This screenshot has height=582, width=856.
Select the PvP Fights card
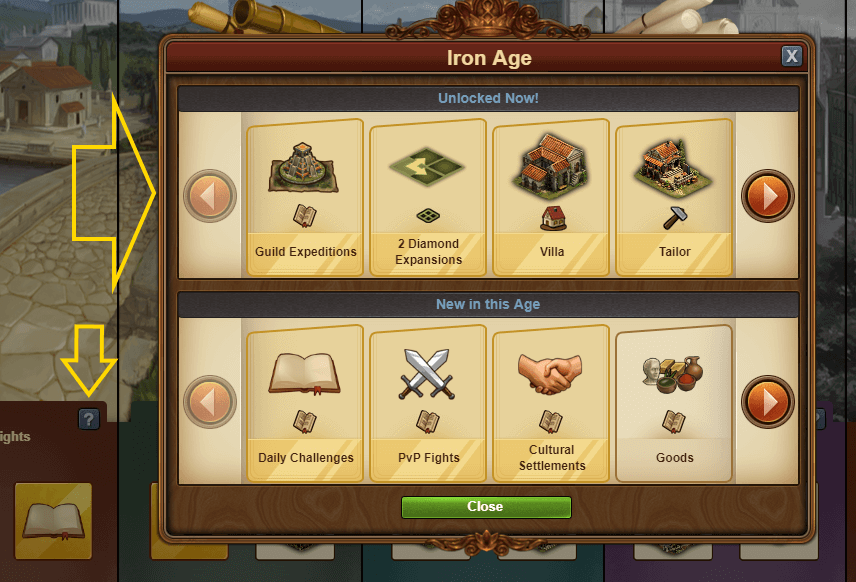pos(428,402)
